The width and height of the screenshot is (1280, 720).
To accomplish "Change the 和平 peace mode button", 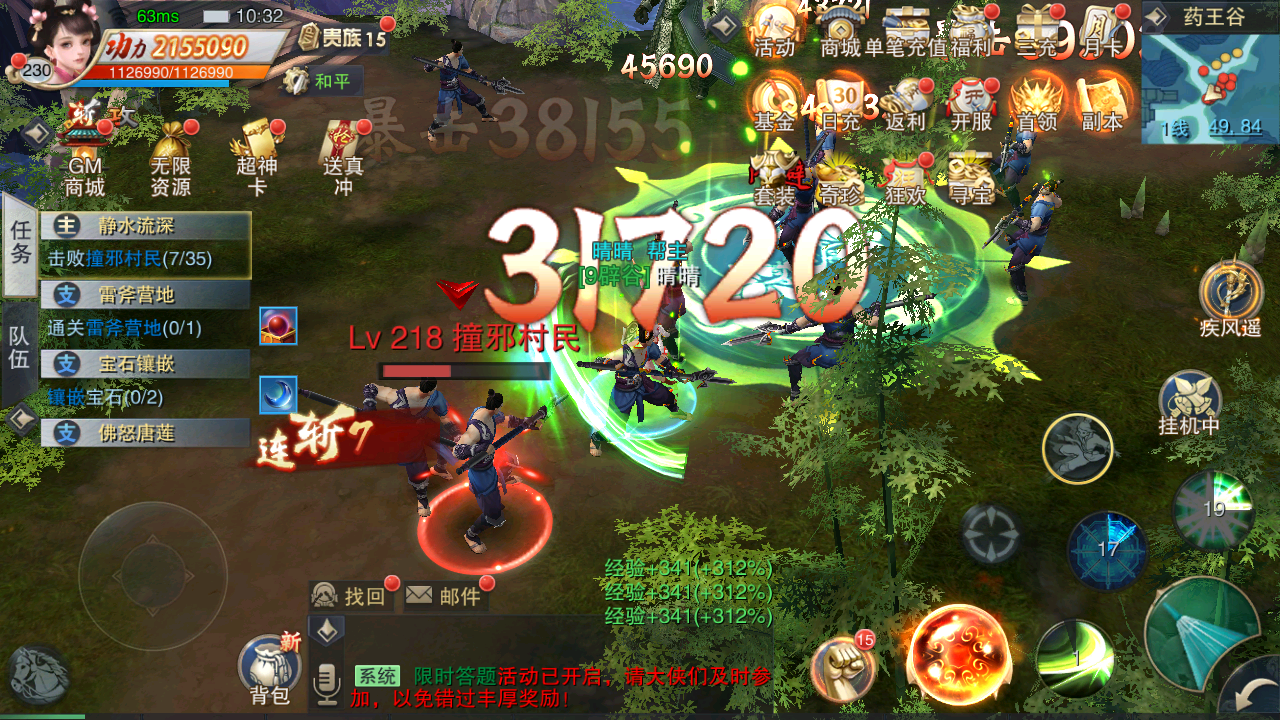I will click(322, 81).
